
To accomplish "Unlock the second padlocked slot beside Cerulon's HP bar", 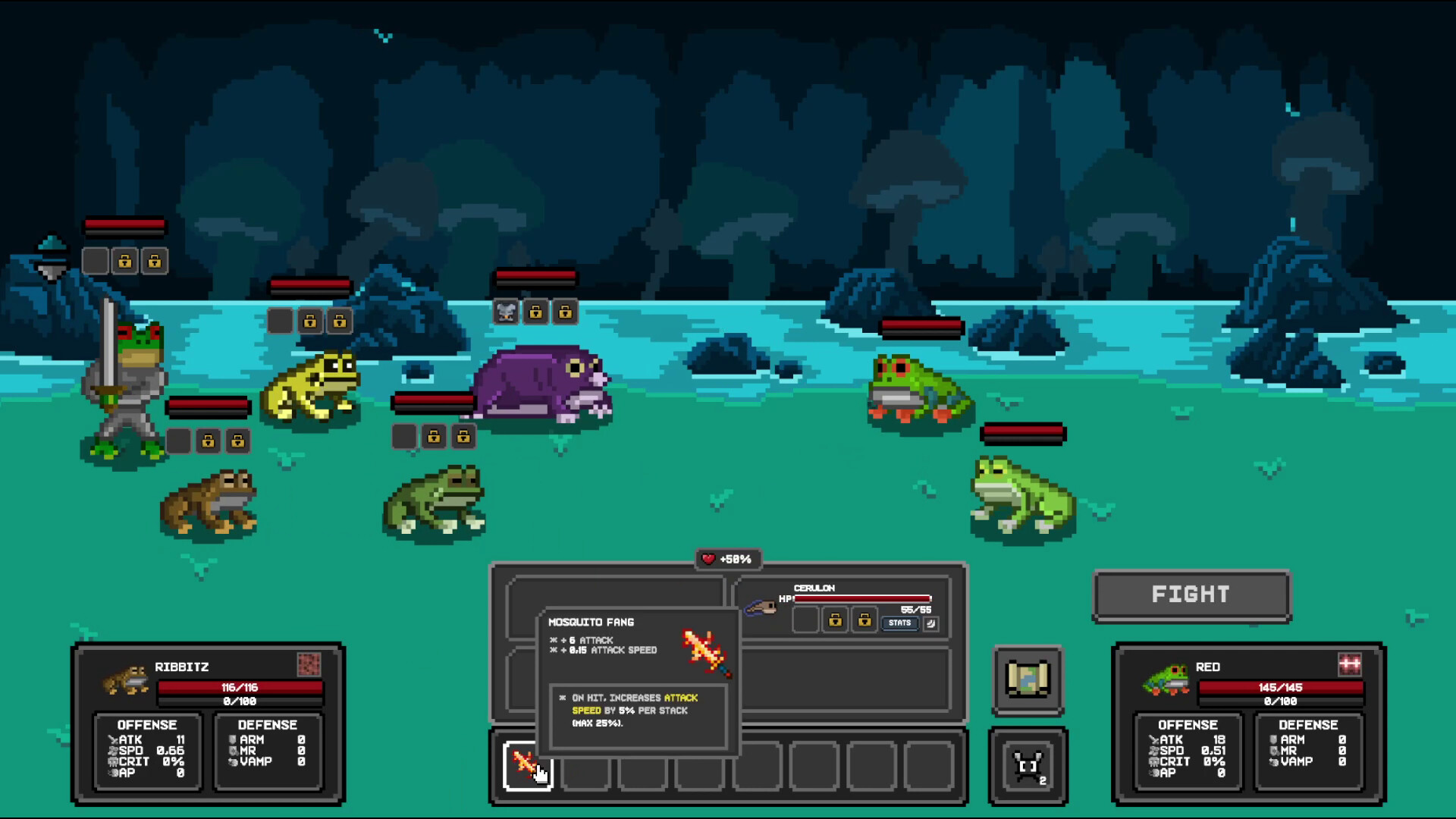I will pyautogui.click(x=864, y=620).
